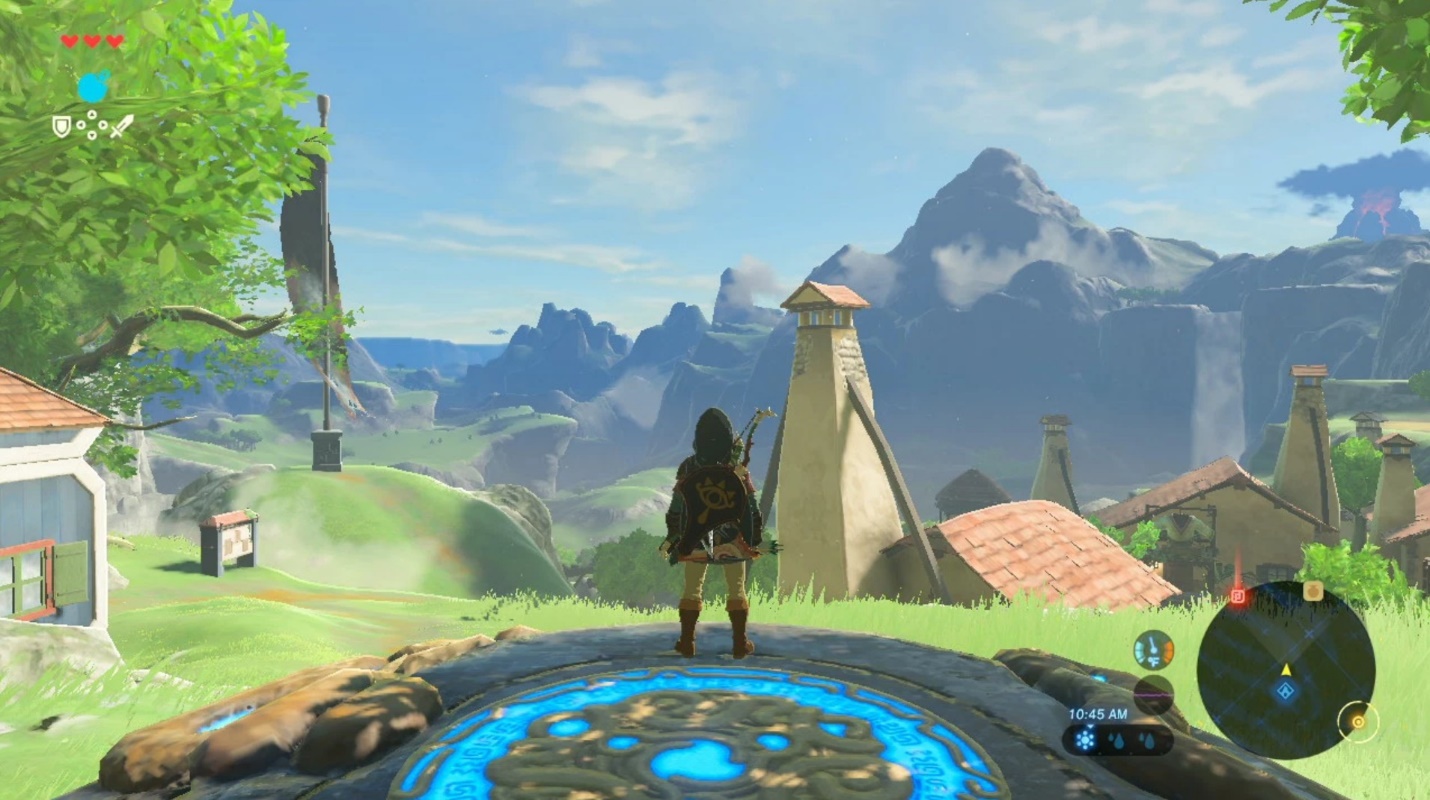Click the snowflake weather icon in the forecast bar
The image size is (1430, 800).
point(1085,740)
